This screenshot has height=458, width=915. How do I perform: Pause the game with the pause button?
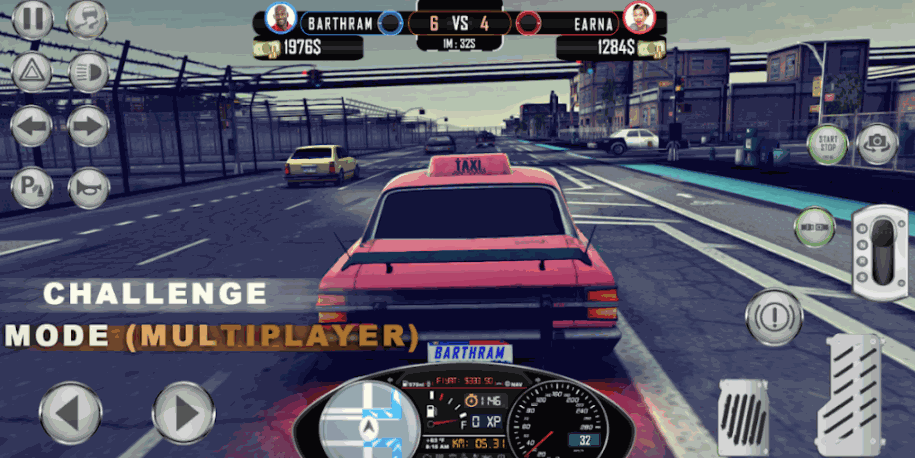32,19
